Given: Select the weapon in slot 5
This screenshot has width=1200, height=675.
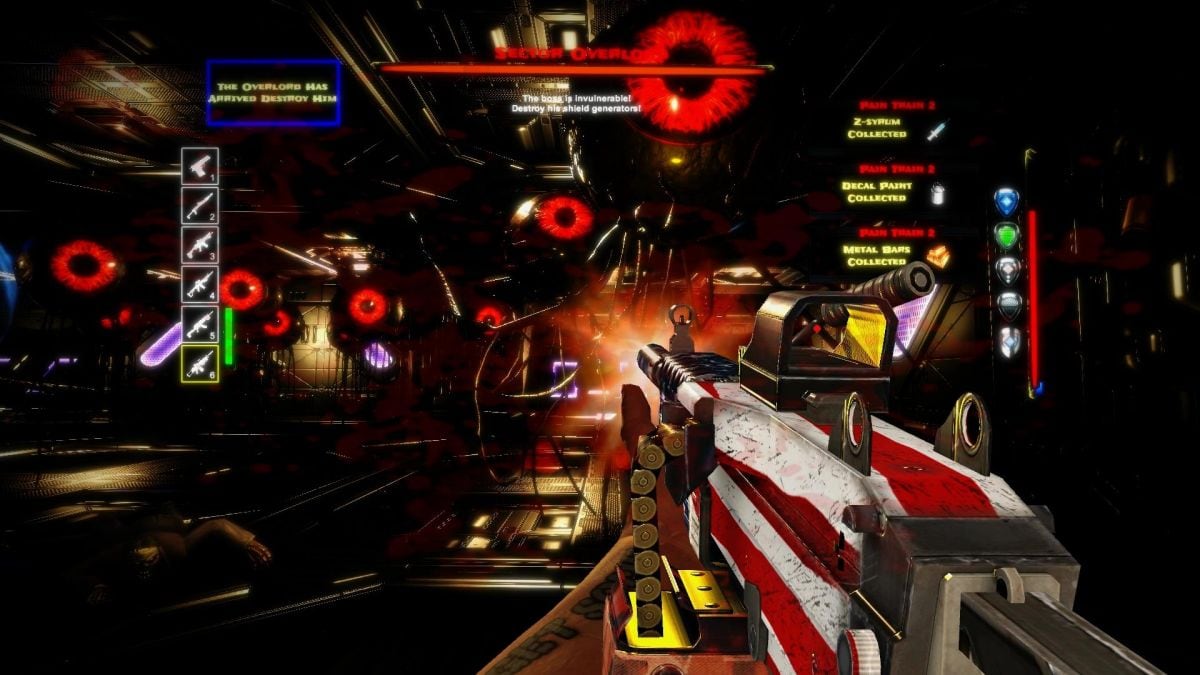Looking at the screenshot, I should tap(199, 324).
